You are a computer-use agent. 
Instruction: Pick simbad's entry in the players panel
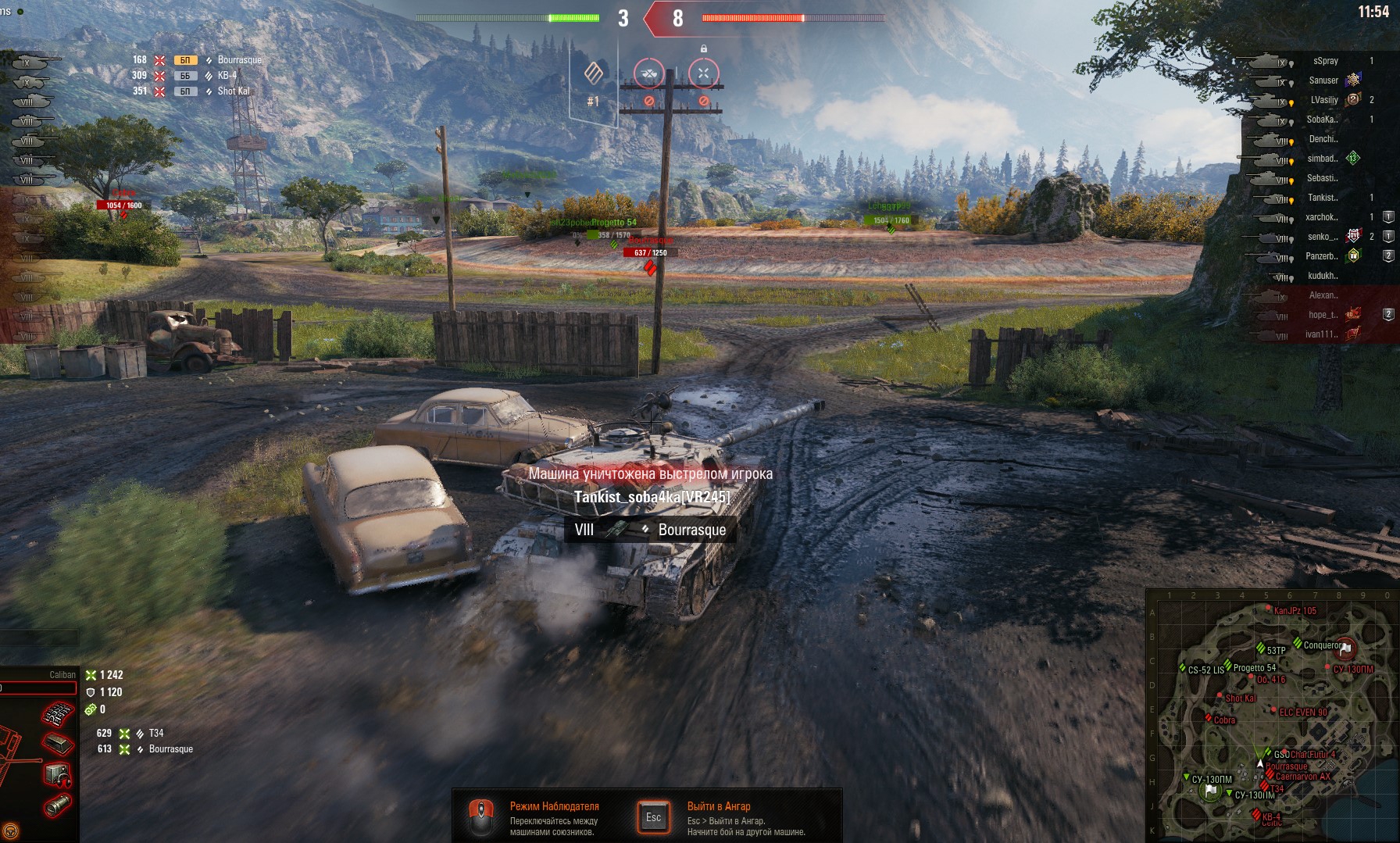point(1322,159)
